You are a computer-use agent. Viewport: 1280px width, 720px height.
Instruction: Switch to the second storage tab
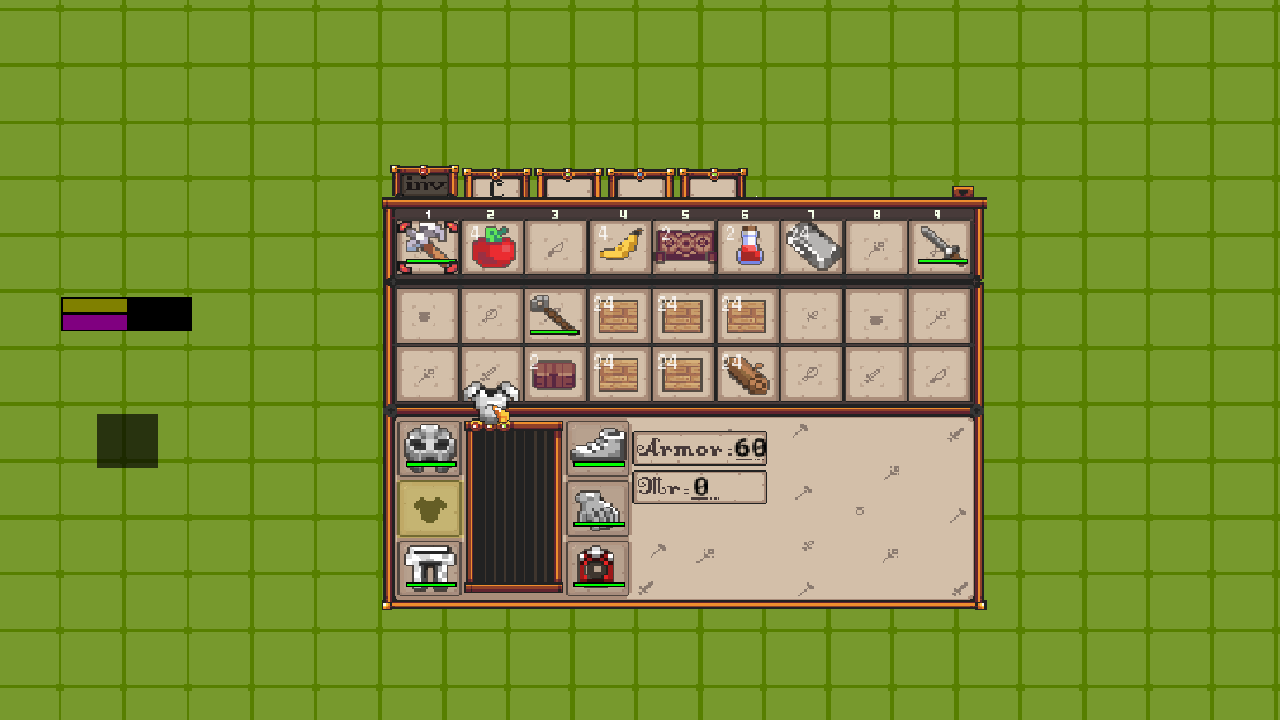[x=497, y=183]
